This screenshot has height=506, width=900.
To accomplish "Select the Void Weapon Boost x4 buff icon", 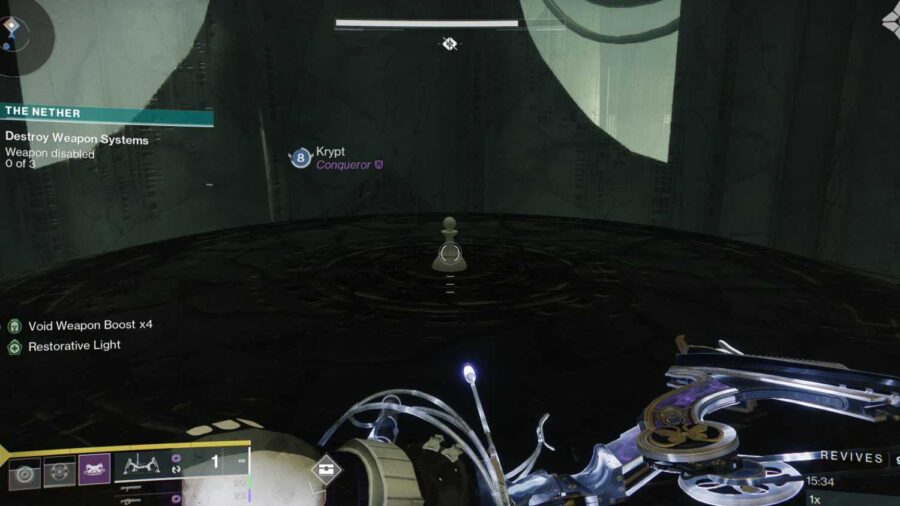I will coord(15,326).
